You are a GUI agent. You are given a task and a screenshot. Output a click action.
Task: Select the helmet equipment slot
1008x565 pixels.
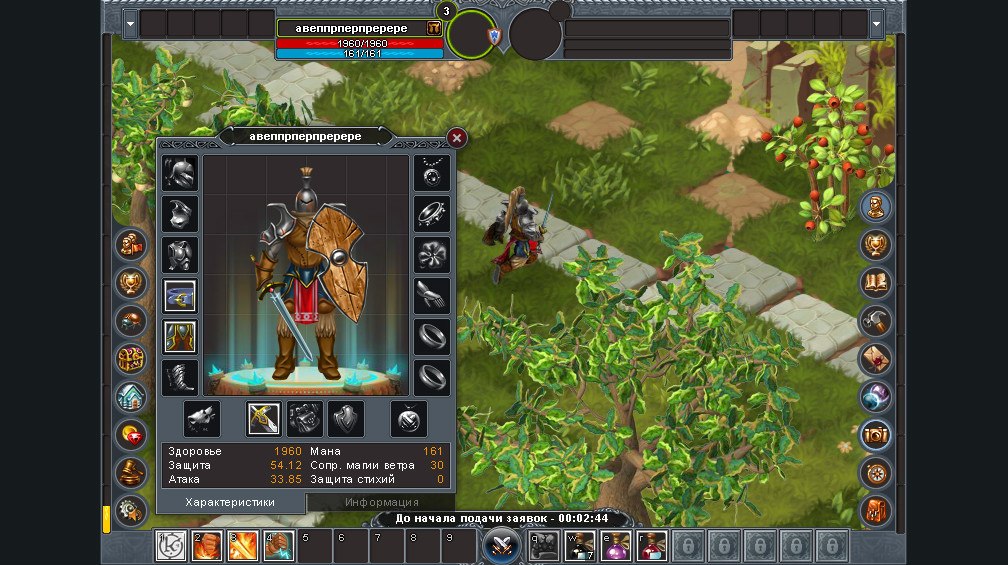(x=180, y=173)
